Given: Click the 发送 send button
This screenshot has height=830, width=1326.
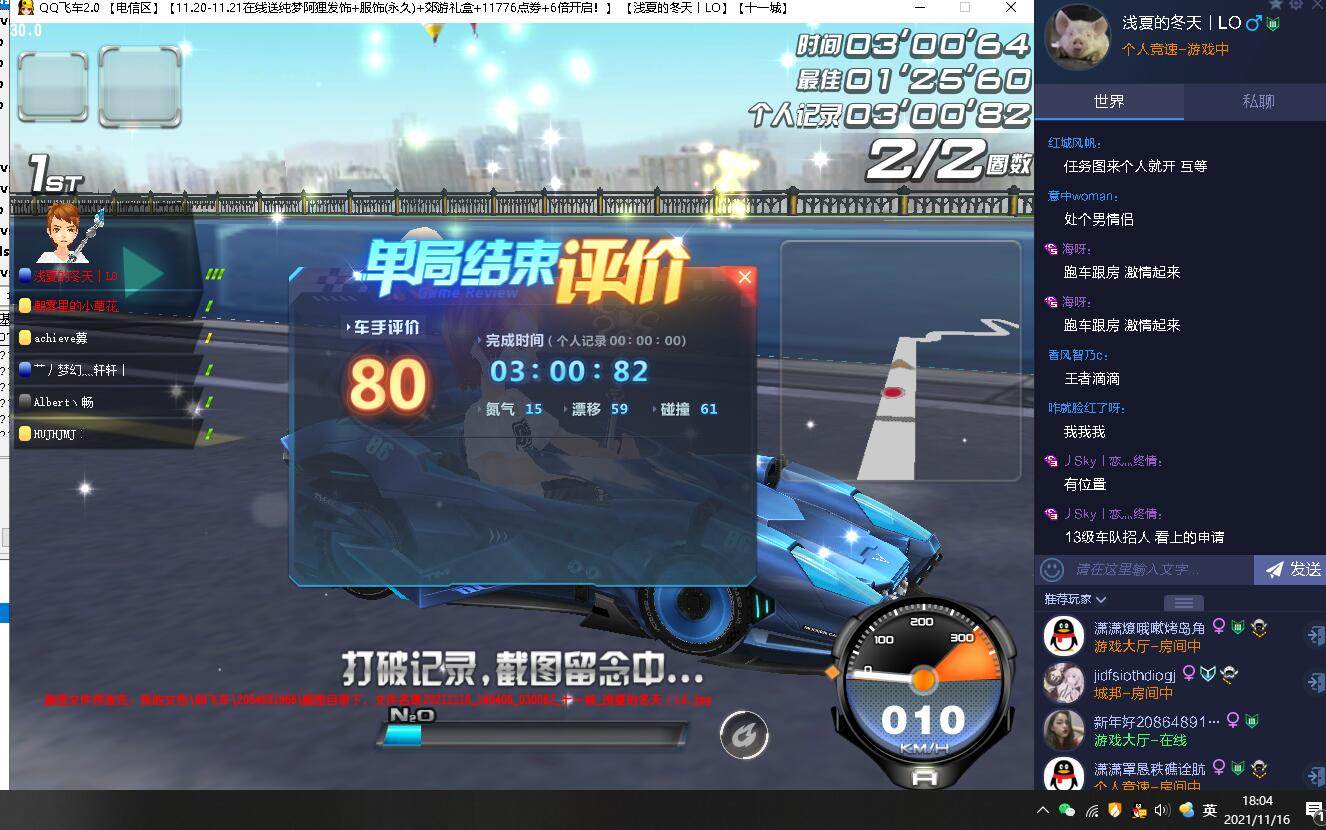Looking at the screenshot, I should 1293,569.
